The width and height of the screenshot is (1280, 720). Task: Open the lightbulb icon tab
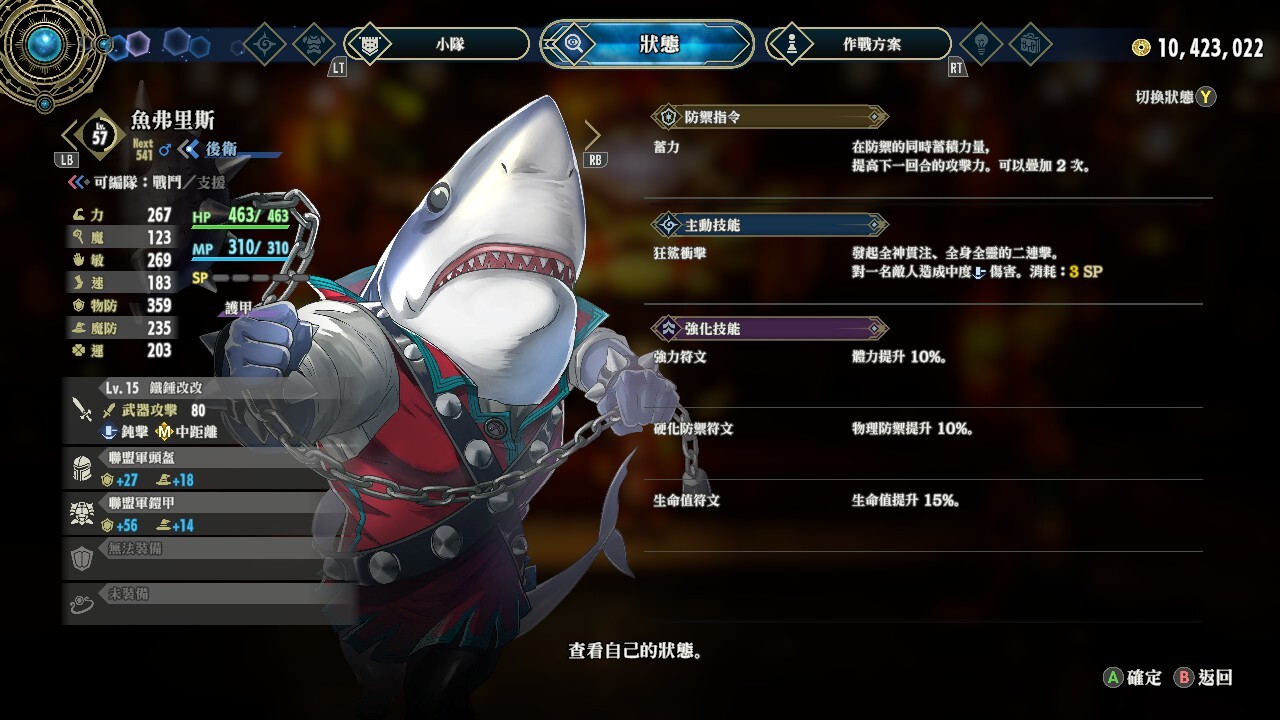(982, 44)
